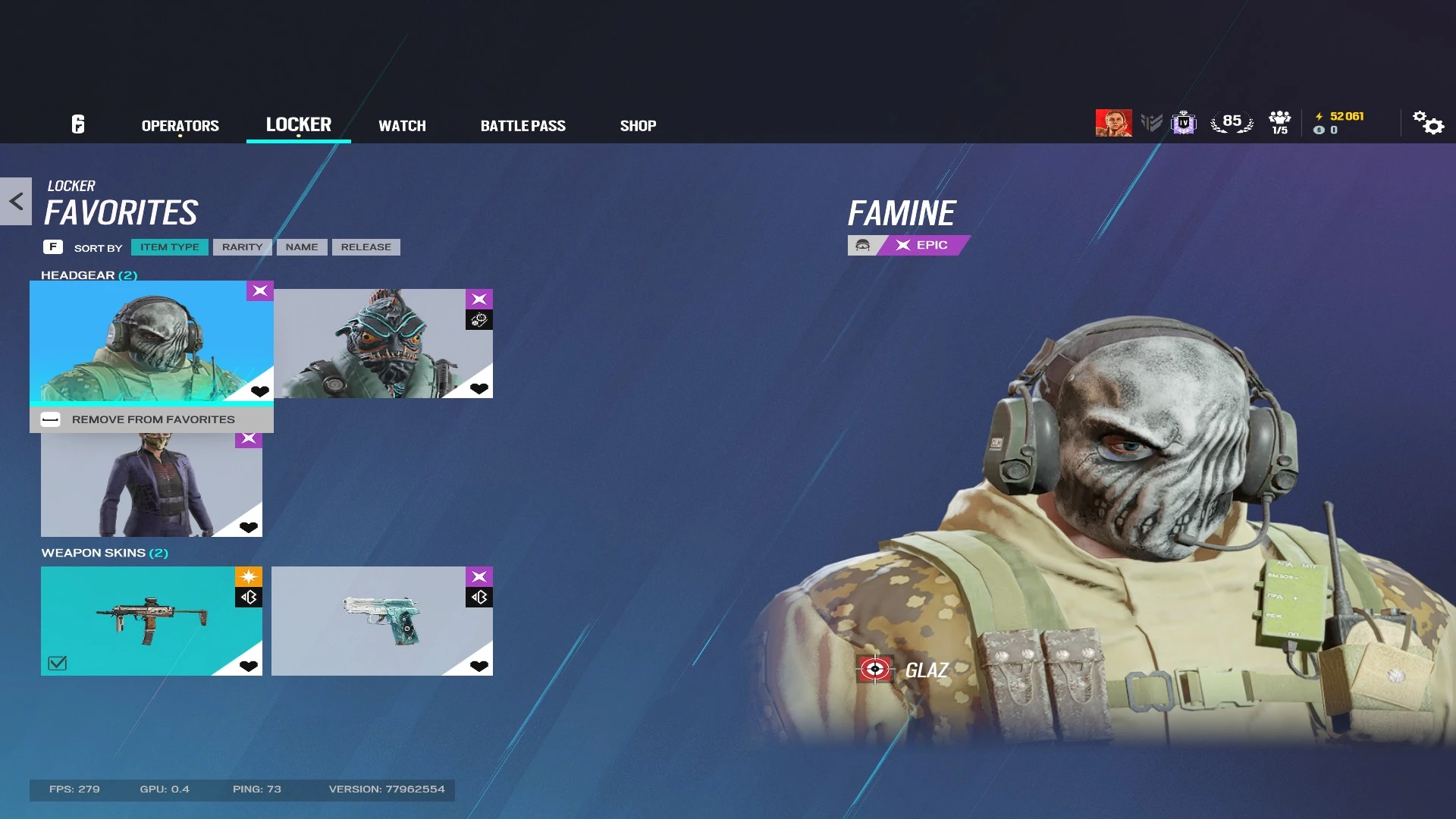Click the level 85 laurel badge
The height and width of the screenshot is (819, 1456).
(1232, 120)
